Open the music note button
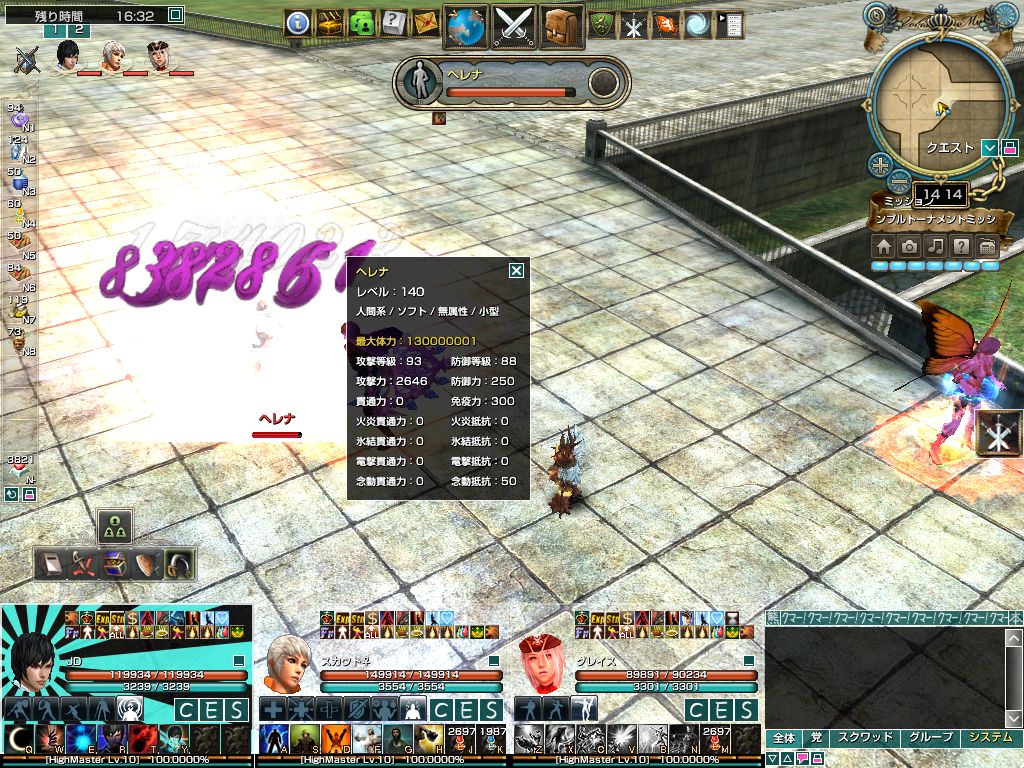The height and width of the screenshot is (768, 1024). tap(935, 247)
